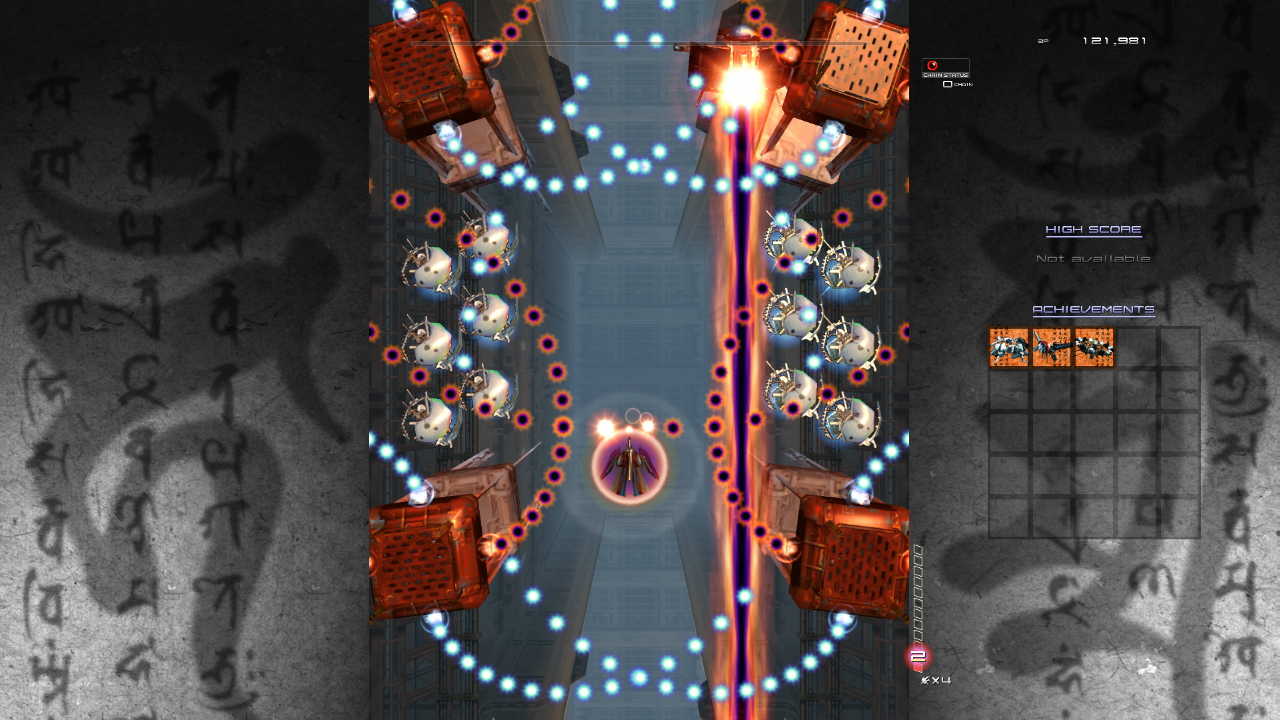1280x720 pixels.
Task: Click the second achievement thumbnail showing a turret
Action: pyautogui.click(x=1050, y=348)
